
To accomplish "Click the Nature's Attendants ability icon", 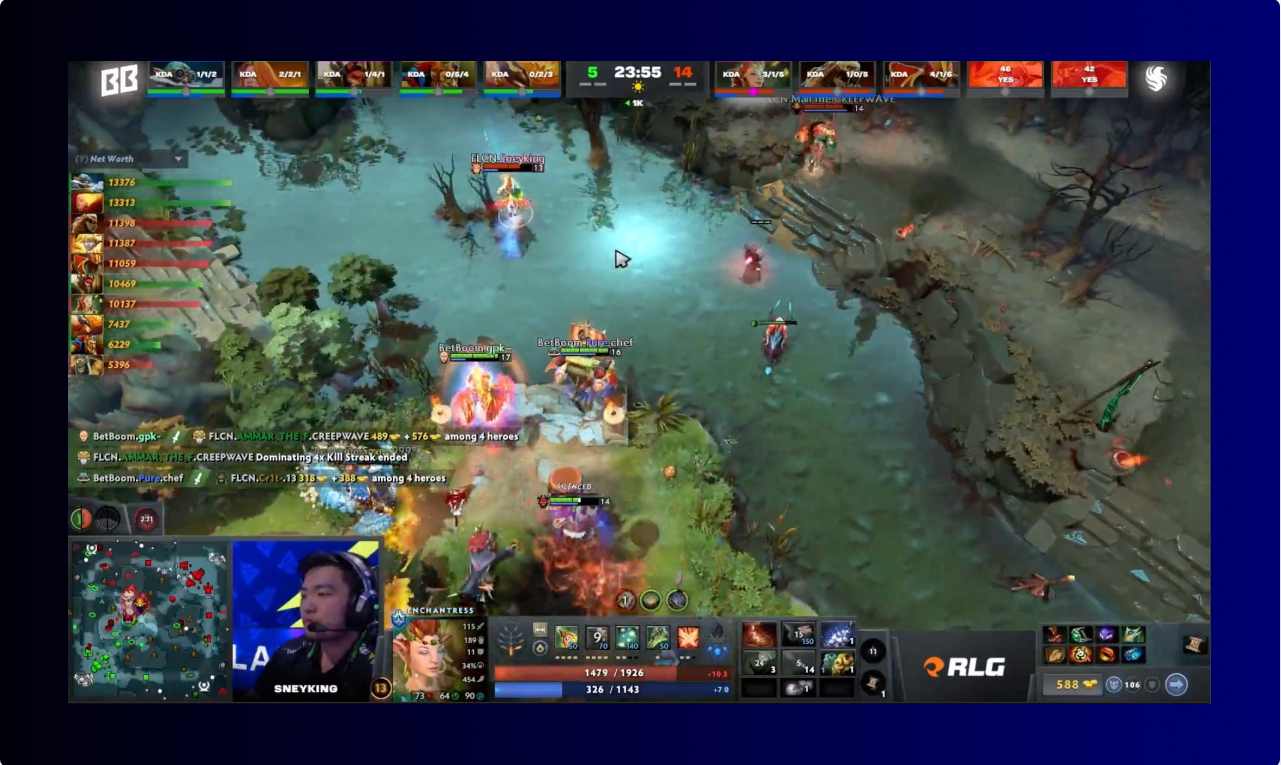I will pos(630,638).
